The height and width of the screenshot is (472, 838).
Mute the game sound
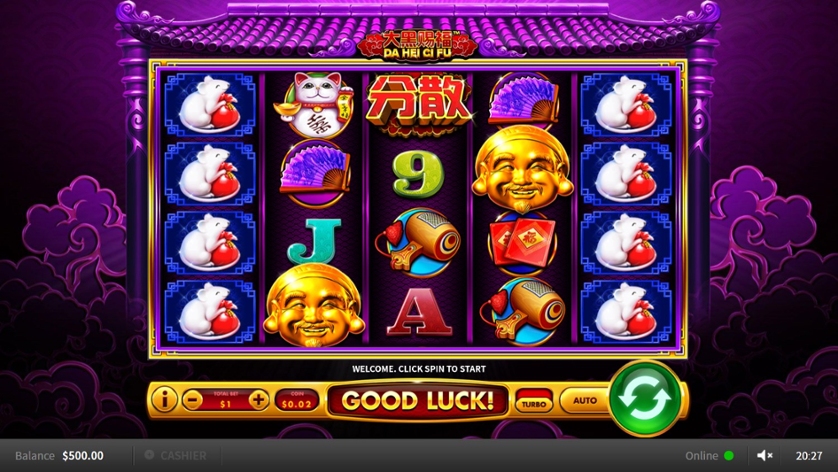[x=765, y=456]
